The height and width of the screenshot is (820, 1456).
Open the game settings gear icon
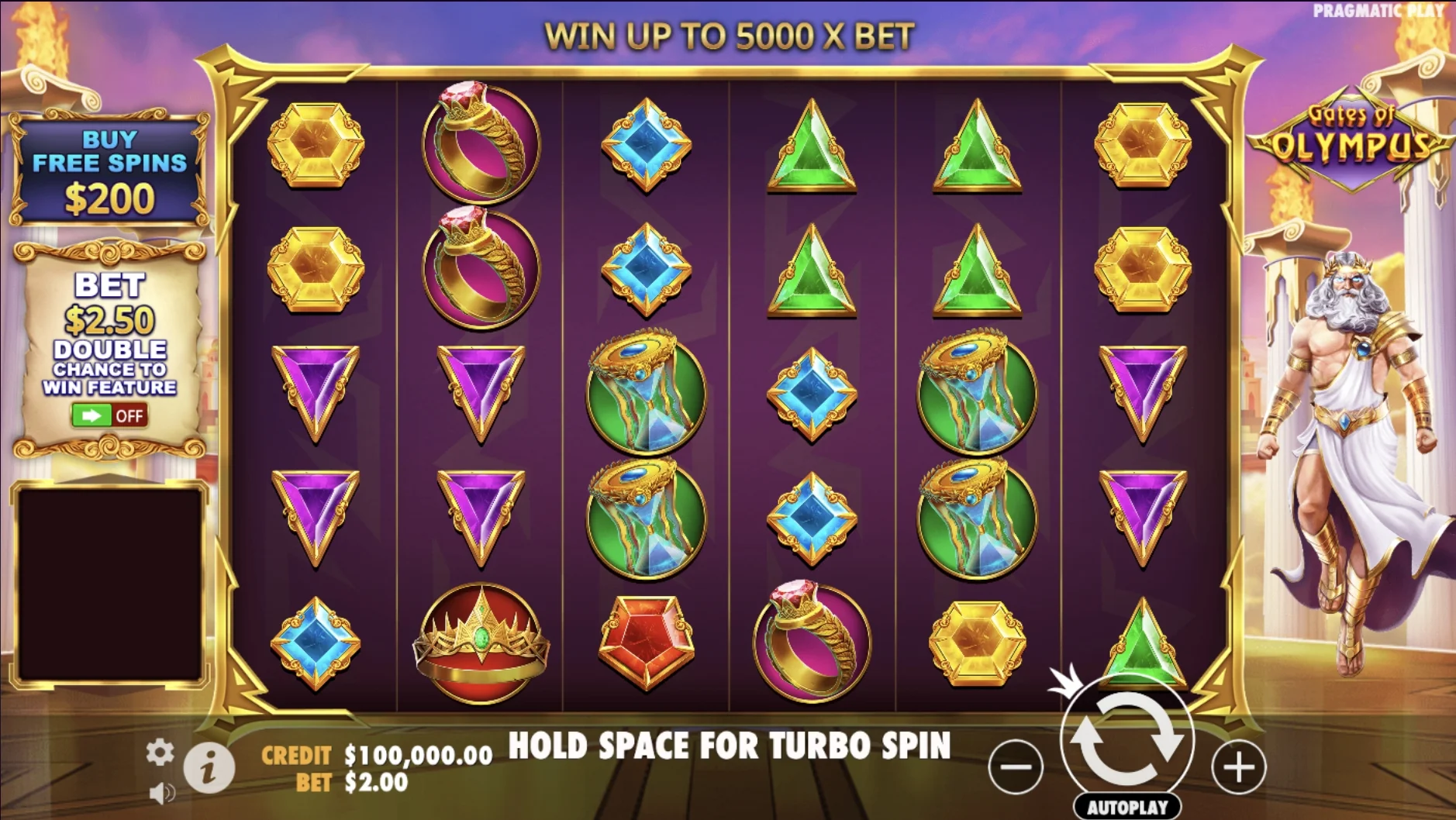pyautogui.click(x=159, y=752)
